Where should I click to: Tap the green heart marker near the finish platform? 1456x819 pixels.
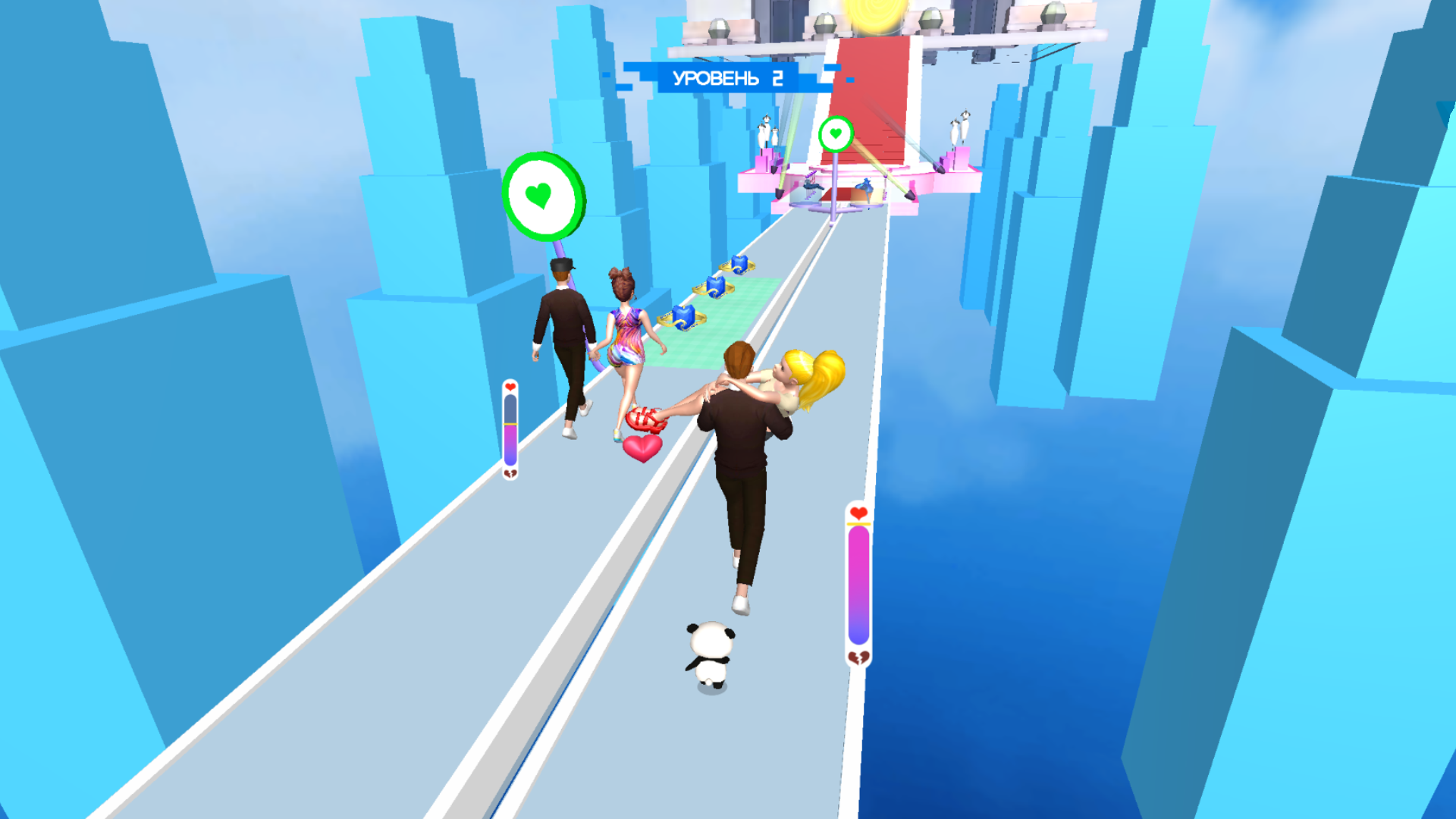(x=834, y=134)
